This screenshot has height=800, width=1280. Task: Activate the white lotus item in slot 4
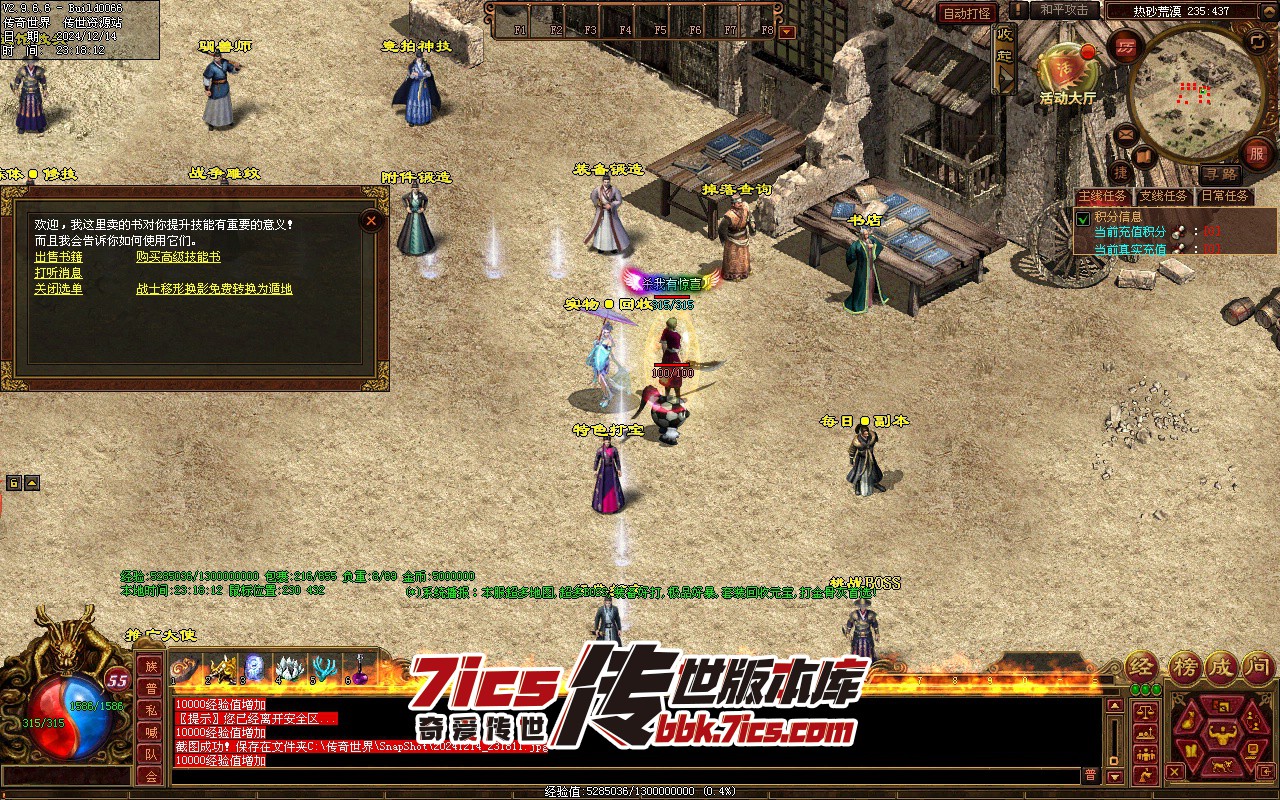[x=288, y=667]
